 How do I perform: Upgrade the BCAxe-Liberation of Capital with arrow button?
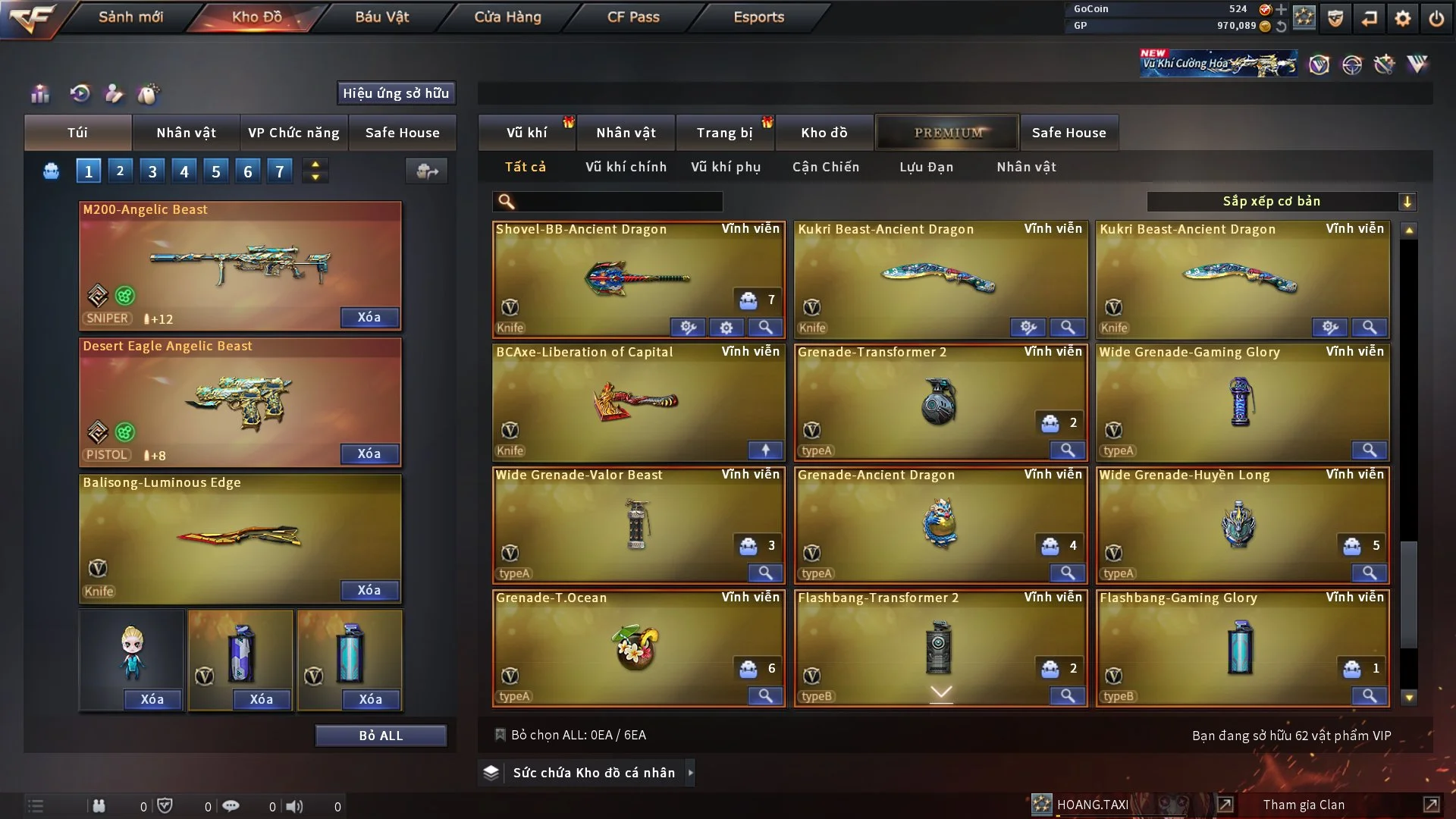pos(765,450)
